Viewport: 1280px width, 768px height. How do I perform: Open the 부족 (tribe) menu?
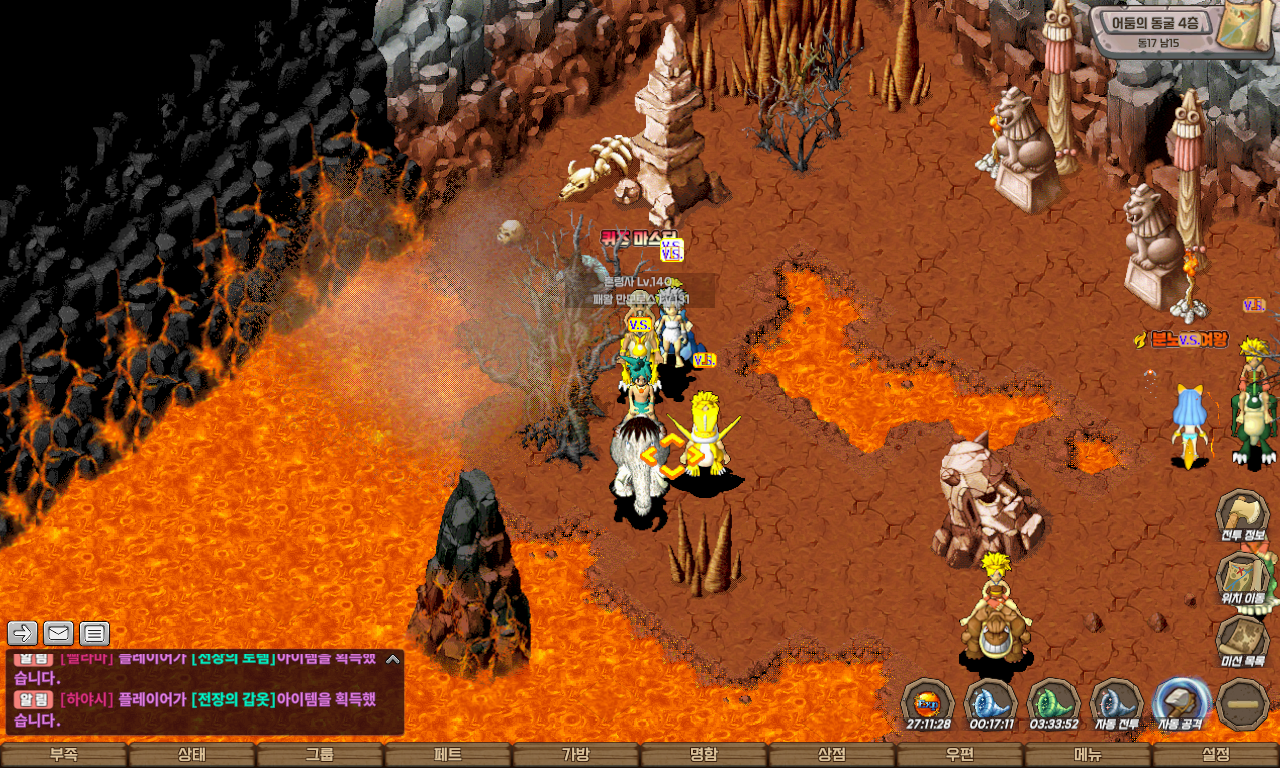click(x=64, y=755)
